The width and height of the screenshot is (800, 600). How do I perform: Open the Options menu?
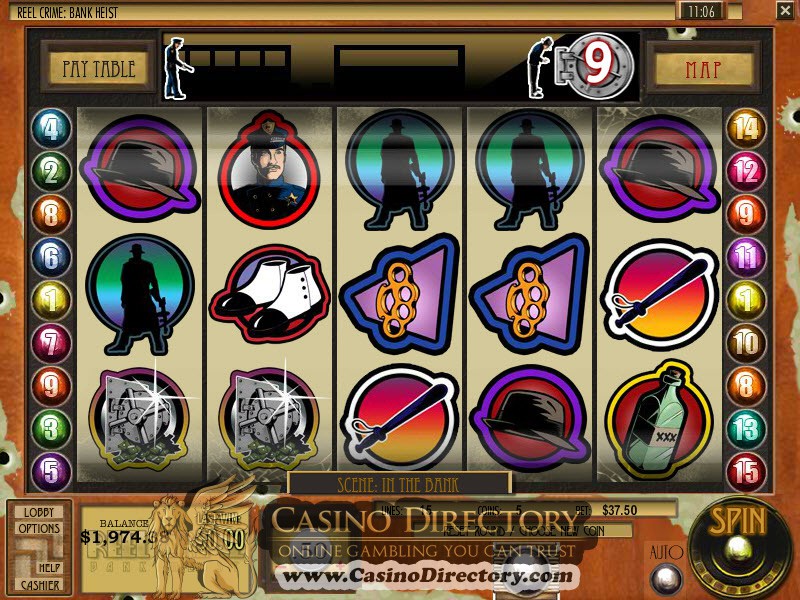click(39, 529)
